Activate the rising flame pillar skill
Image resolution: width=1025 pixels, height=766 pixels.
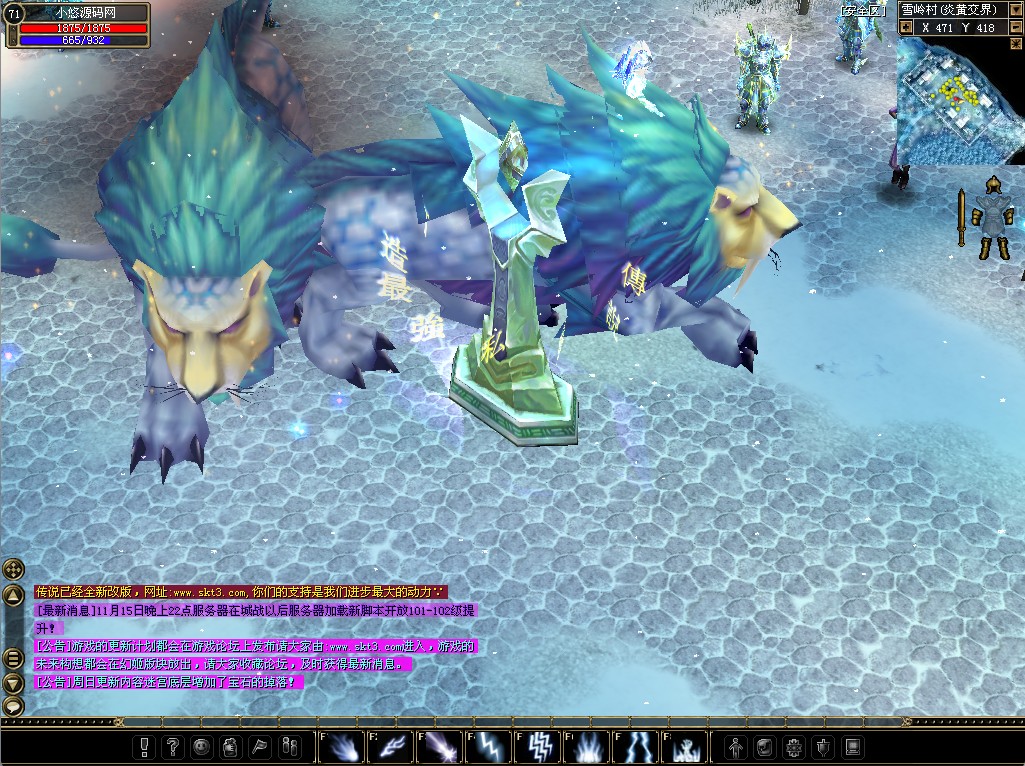coord(587,746)
